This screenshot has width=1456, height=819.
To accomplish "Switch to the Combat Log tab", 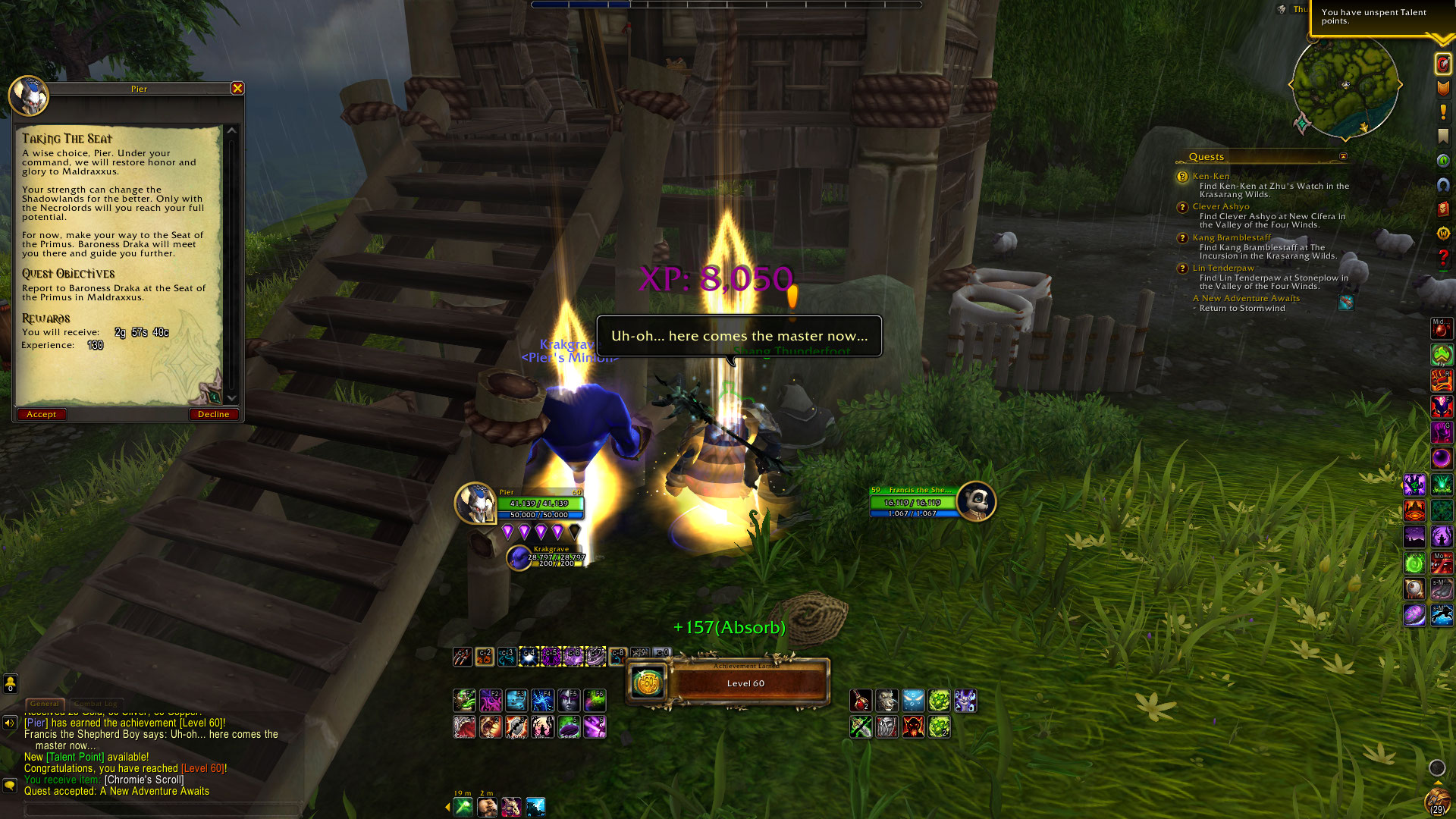I will 96,704.
